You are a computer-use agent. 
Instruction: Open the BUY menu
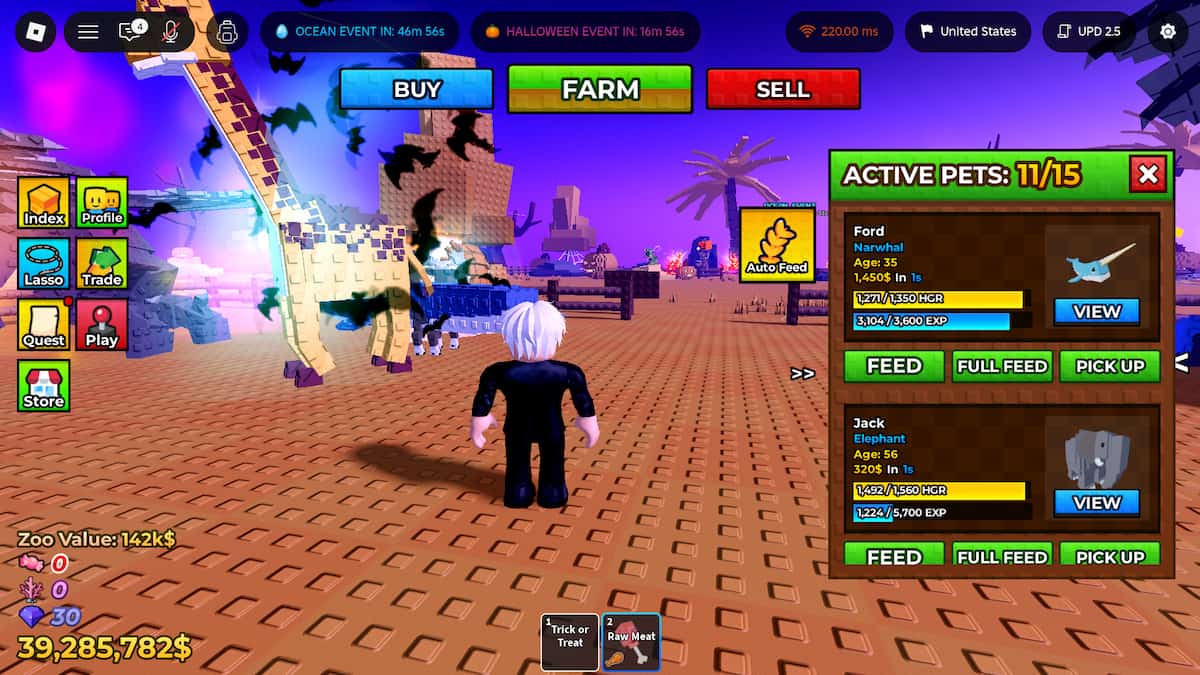coord(416,89)
